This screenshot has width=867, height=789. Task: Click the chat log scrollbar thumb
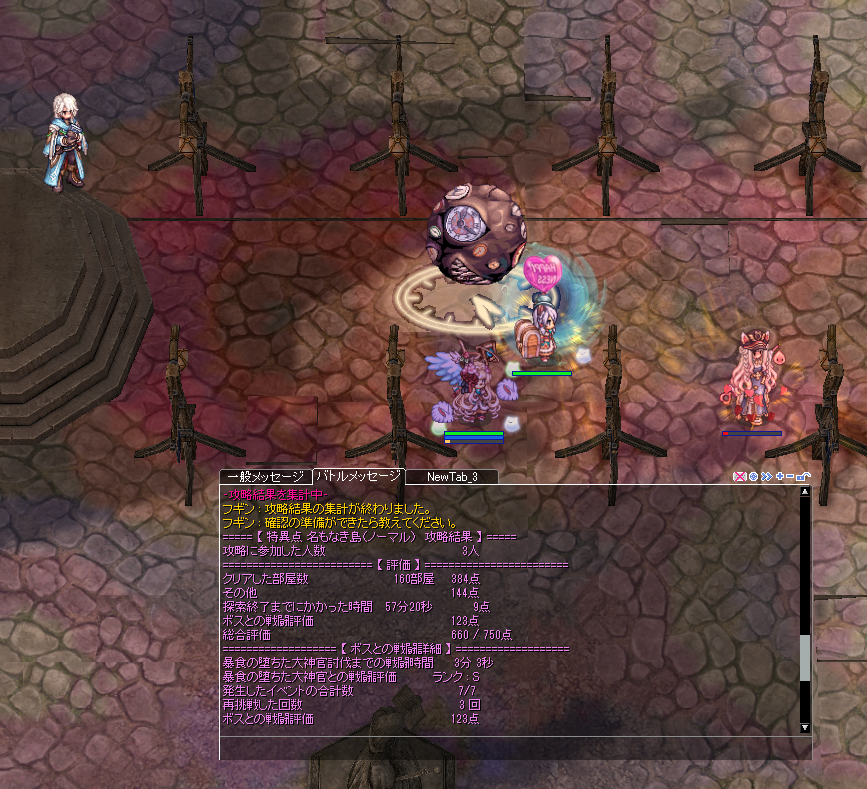pos(805,657)
